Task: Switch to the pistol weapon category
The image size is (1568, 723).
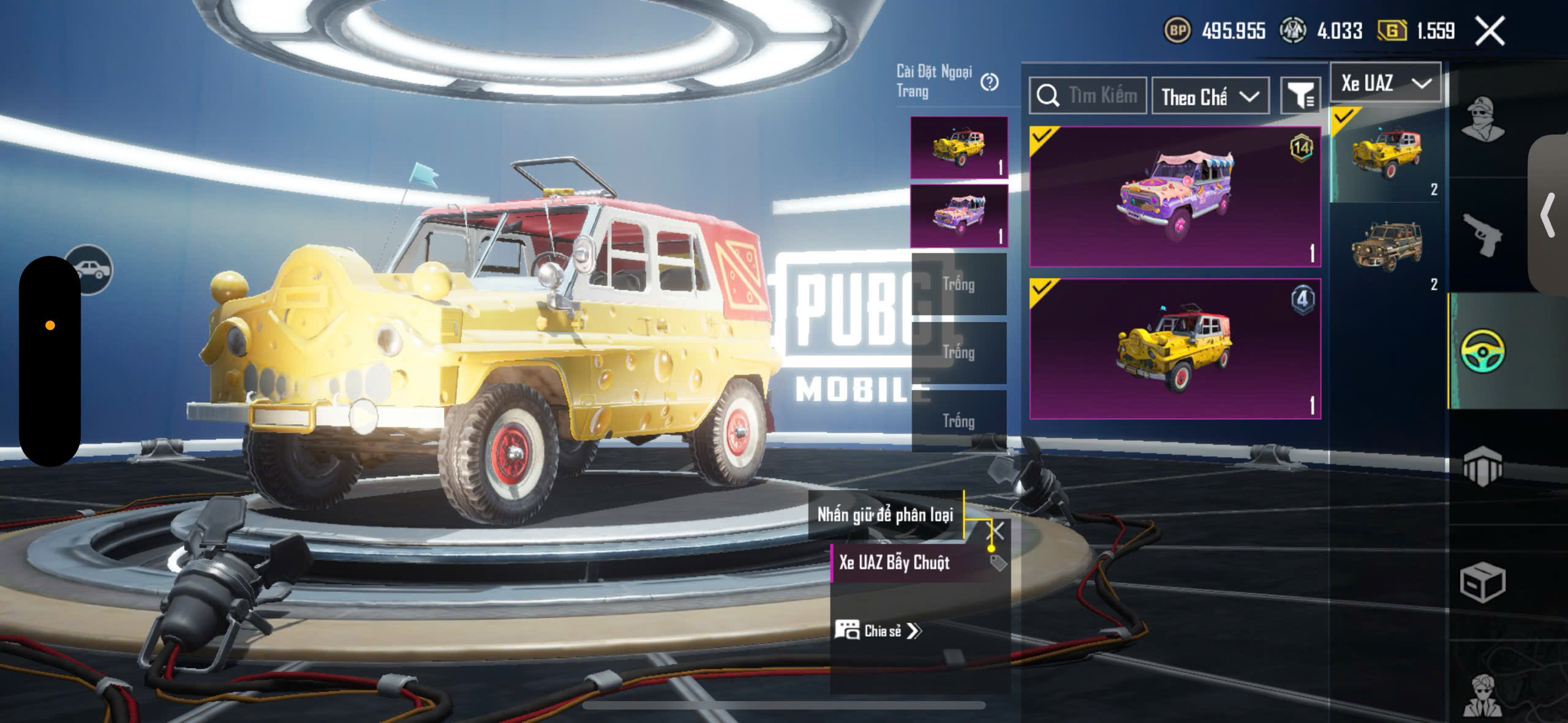Action: pos(1482,234)
